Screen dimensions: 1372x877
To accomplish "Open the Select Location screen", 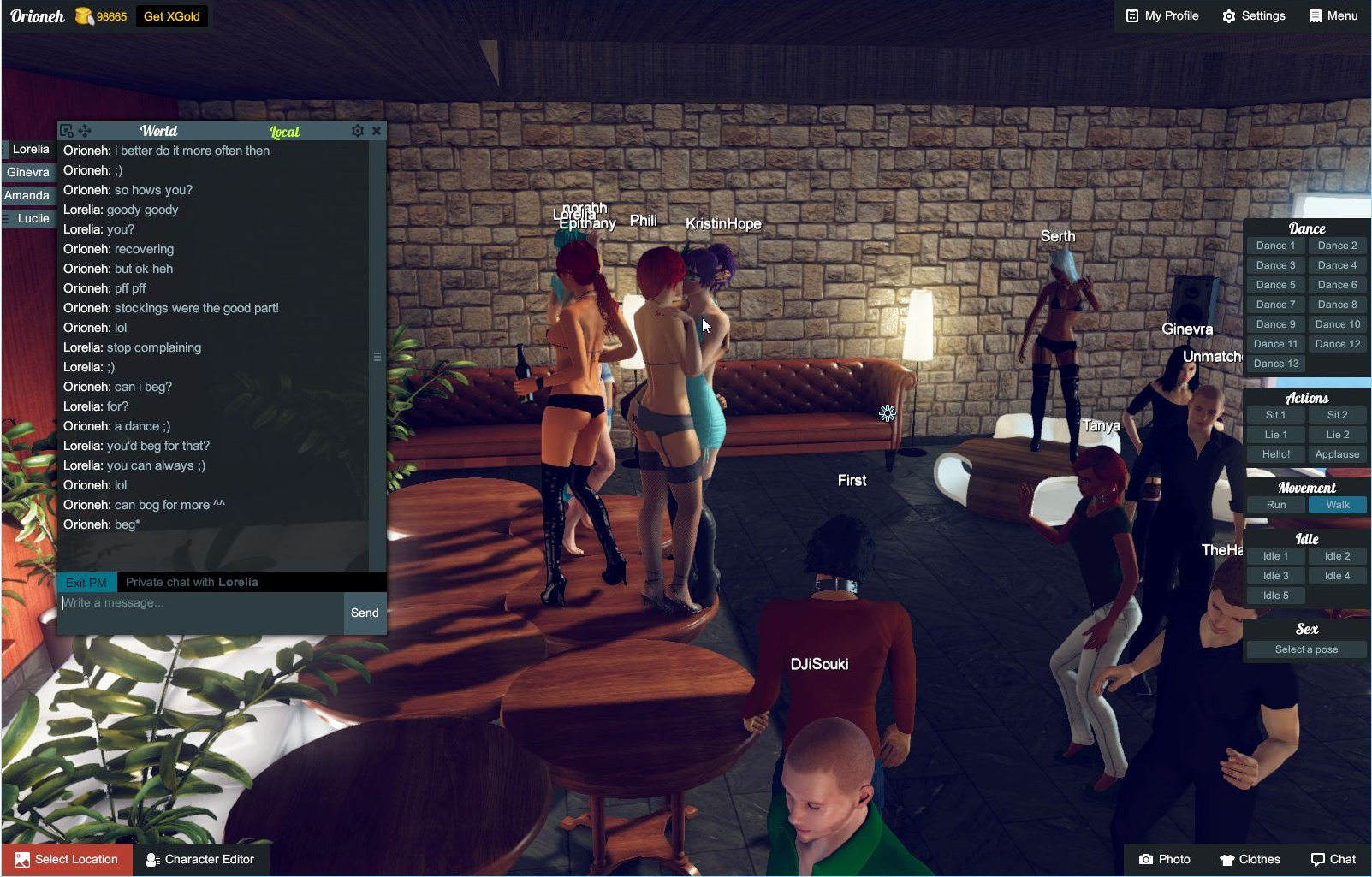I will coord(67,859).
